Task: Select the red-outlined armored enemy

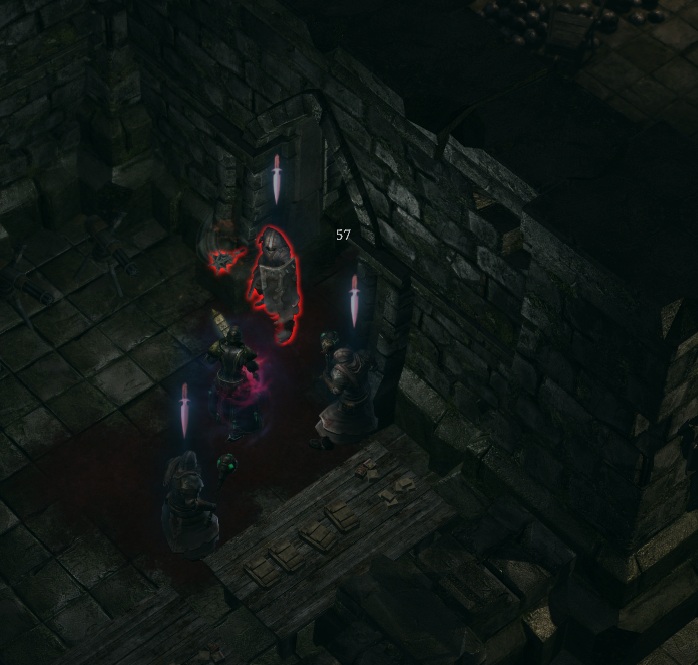Action: point(274,282)
